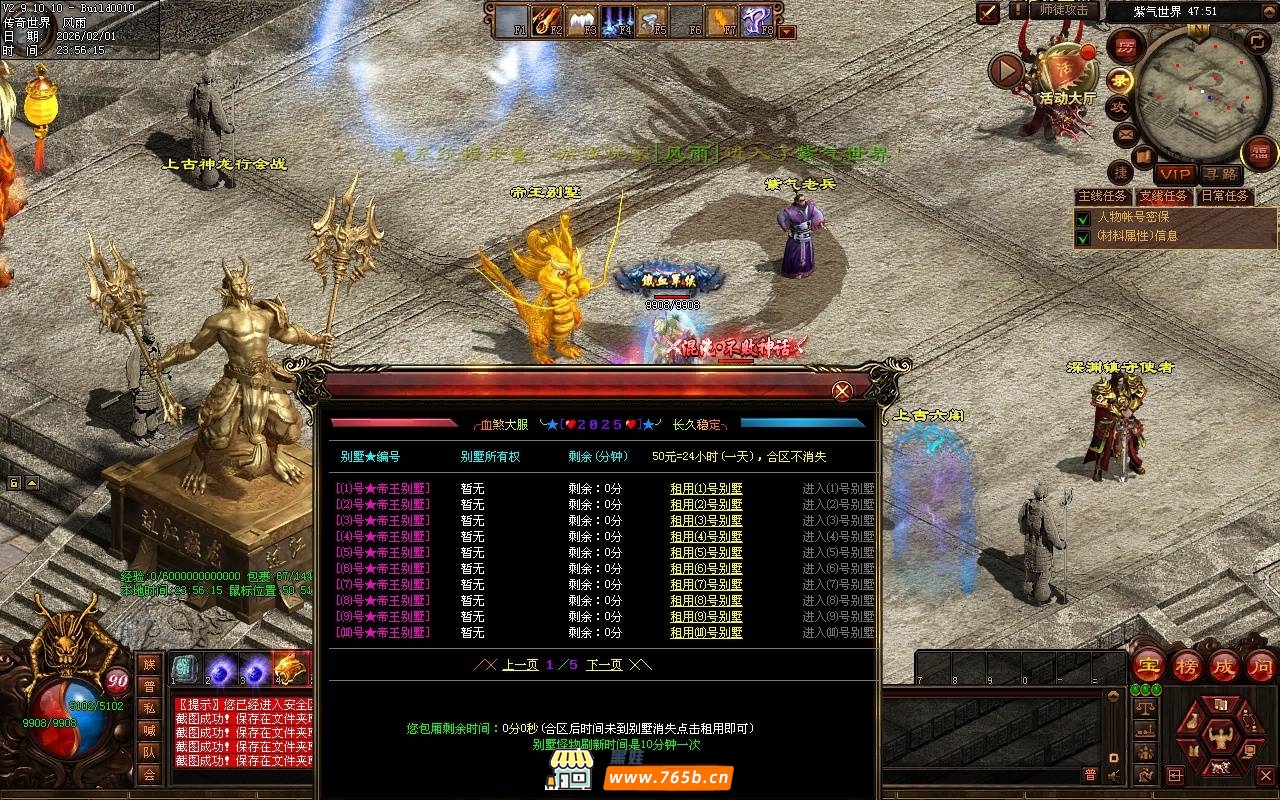Open the VIP panel
This screenshot has height=800, width=1280.
click(1174, 174)
